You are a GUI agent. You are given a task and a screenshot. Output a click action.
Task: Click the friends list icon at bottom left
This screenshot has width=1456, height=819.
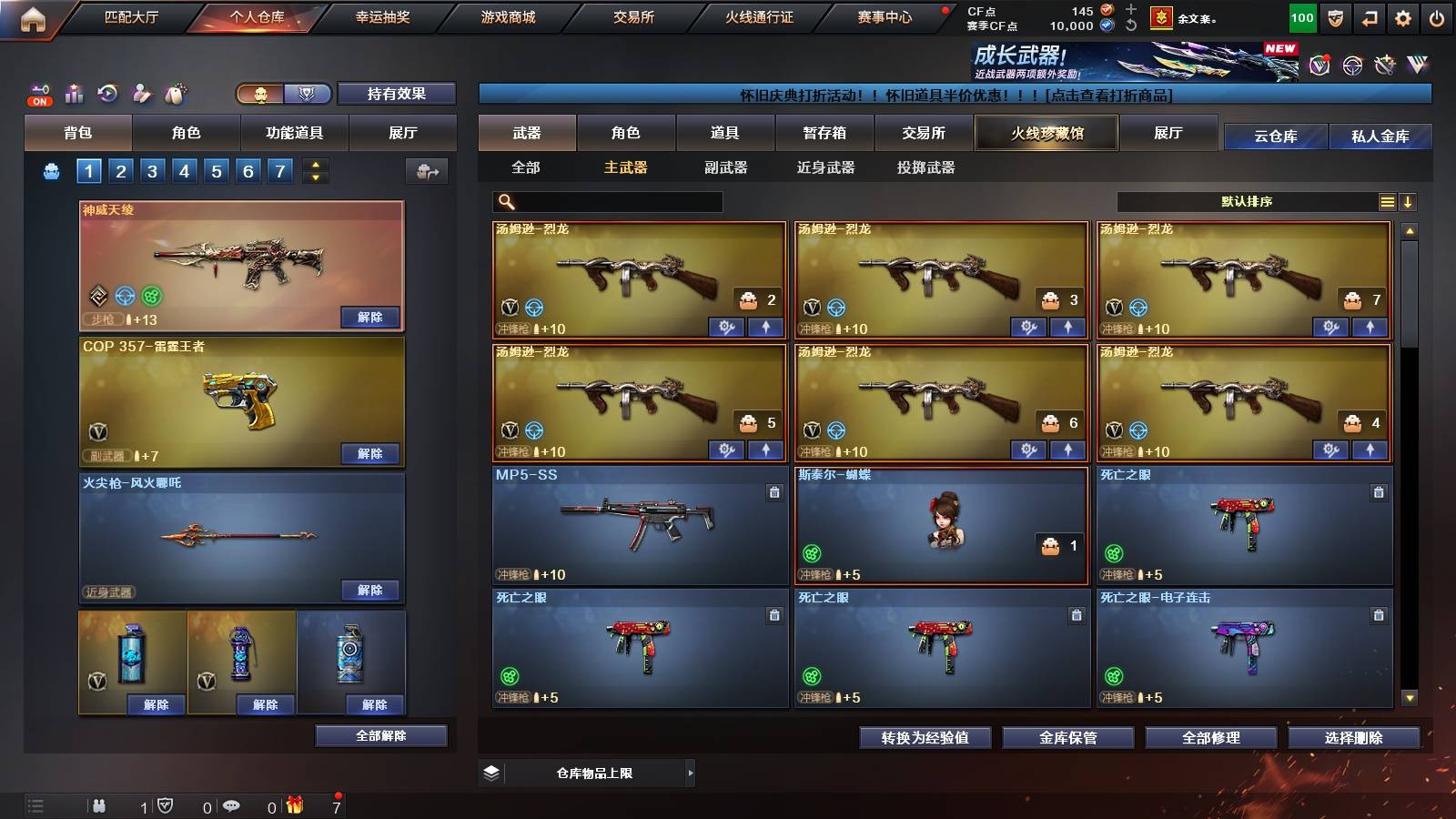tap(100, 805)
